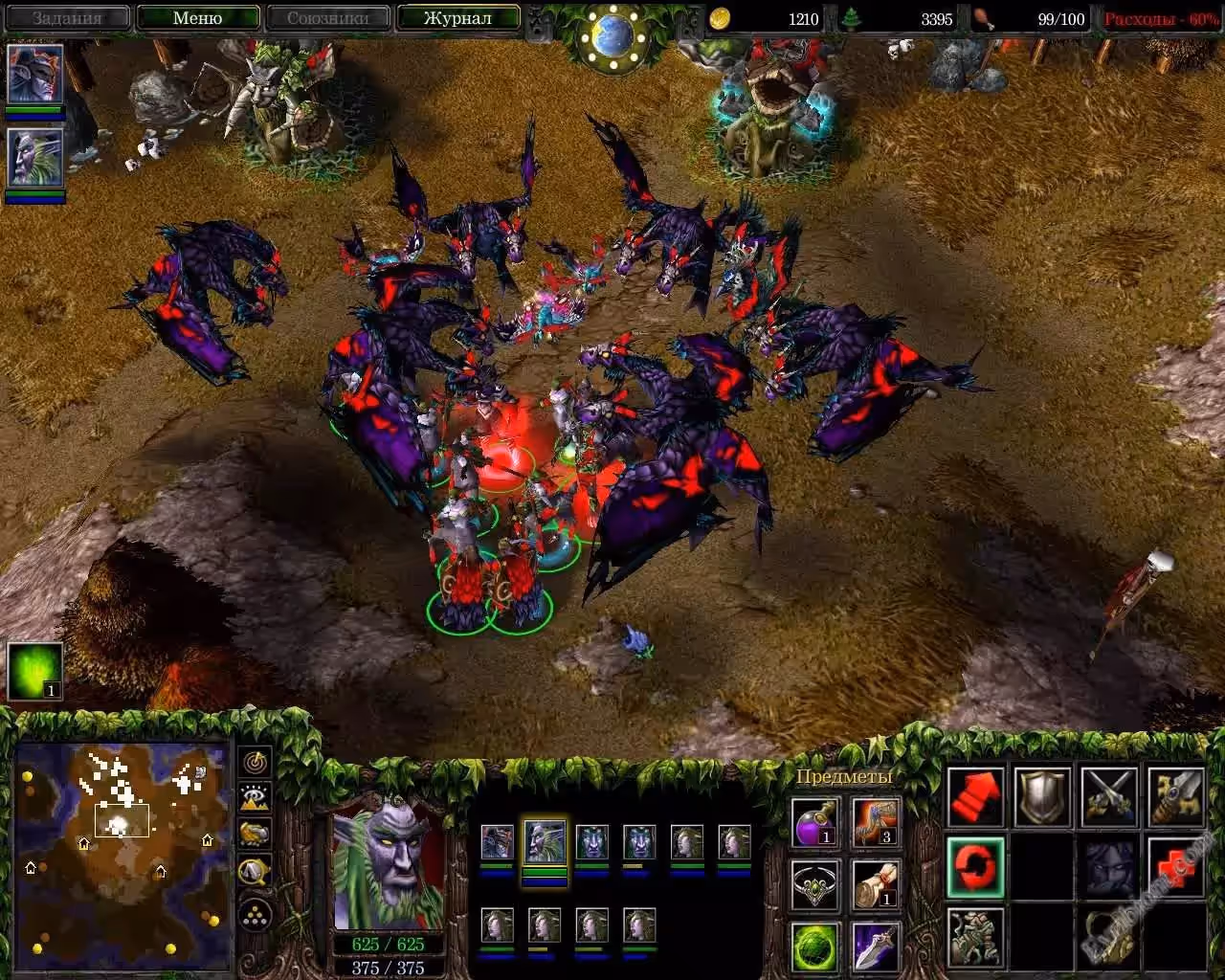Toggle the formation movement button
The image size is (1225, 980).
click(x=256, y=916)
